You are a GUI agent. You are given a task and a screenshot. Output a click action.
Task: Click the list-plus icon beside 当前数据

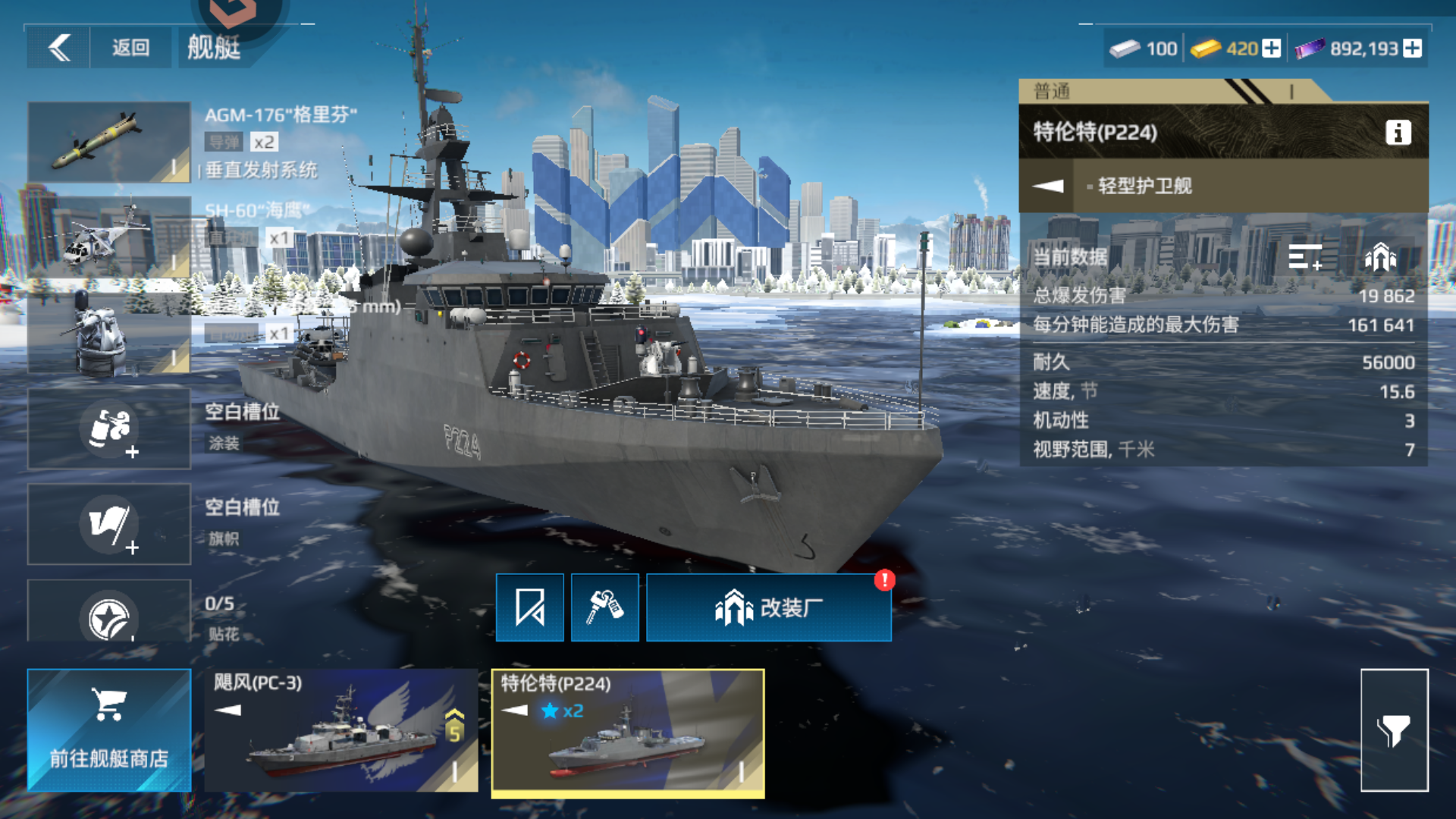[1307, 258]
